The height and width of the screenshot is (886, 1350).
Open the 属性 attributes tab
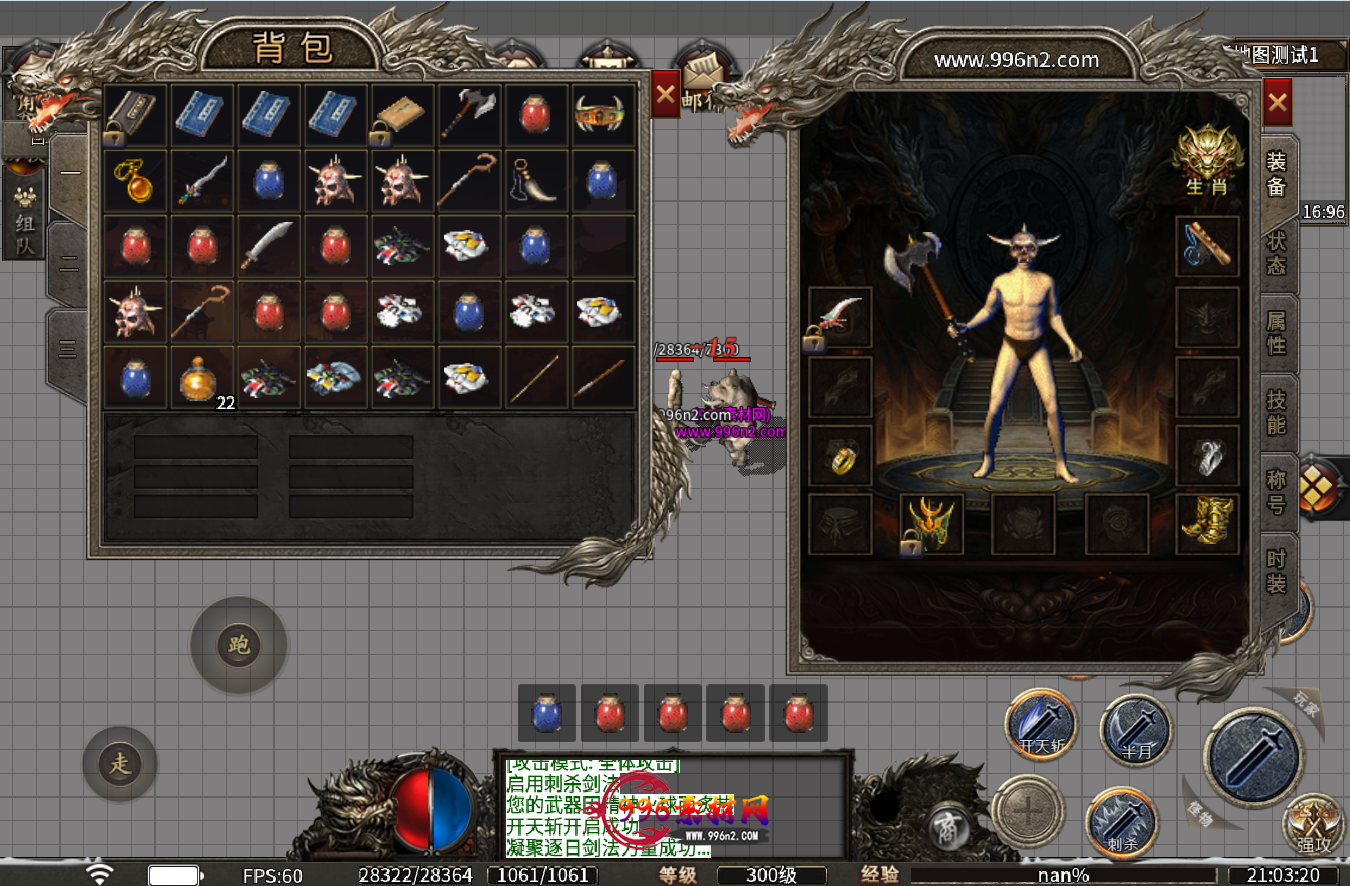[1277, 333]
